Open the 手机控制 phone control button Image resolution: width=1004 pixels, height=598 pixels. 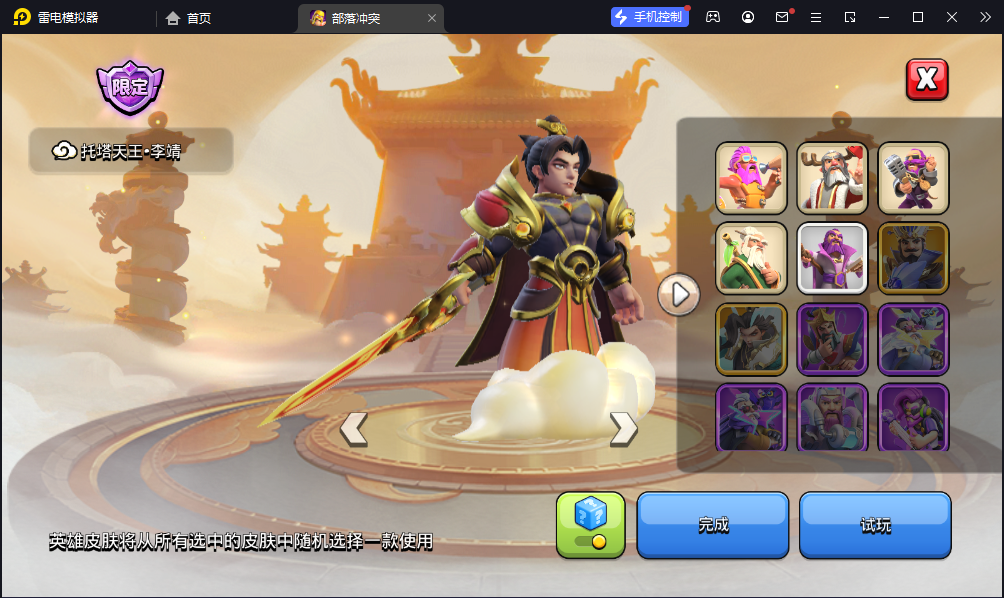(x=650, y=17)
